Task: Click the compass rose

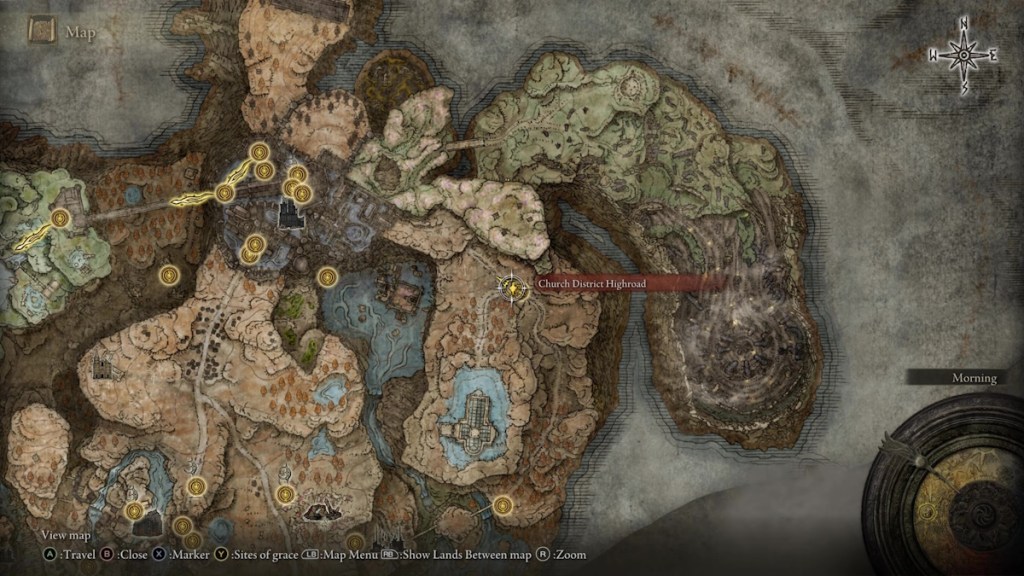Action: 964,55
